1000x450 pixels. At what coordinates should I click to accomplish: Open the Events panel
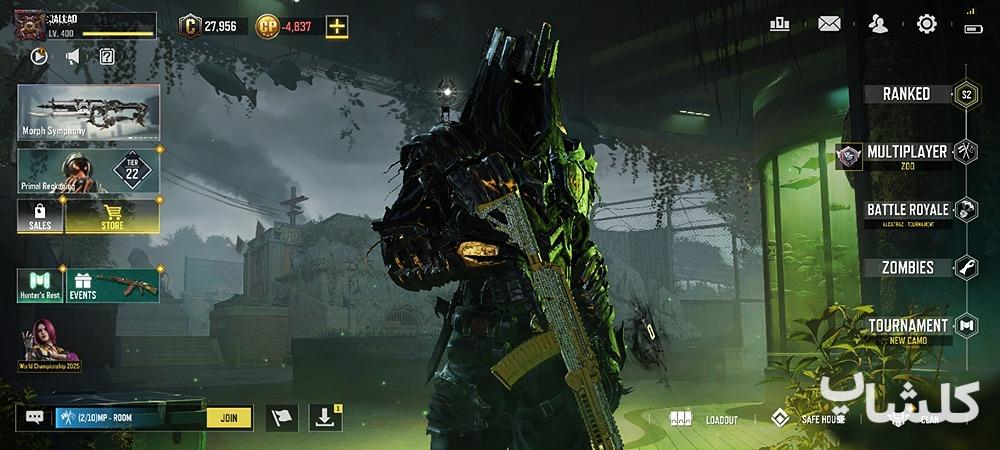pyautogui.click(x=112, y=285)
